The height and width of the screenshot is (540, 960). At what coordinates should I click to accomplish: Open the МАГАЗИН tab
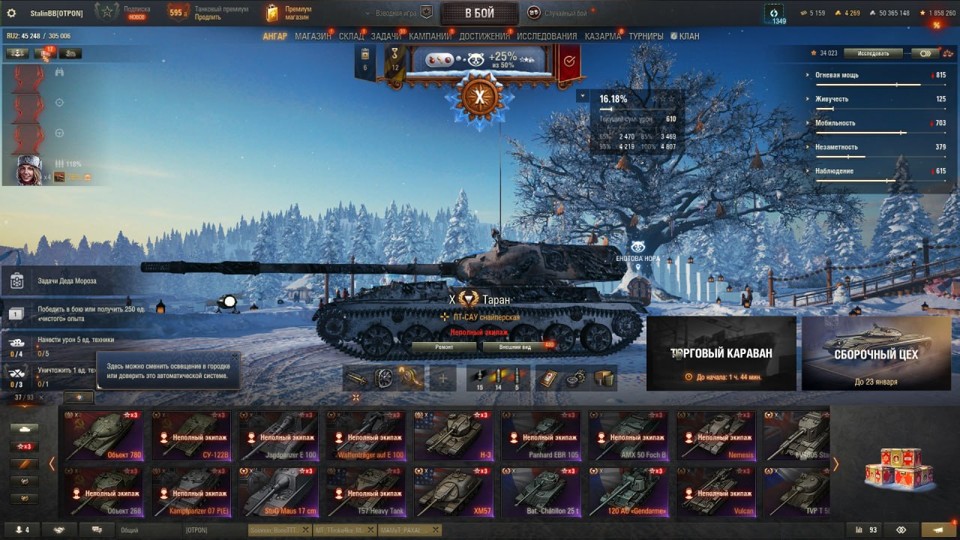pyautogui.click(x=313, y=36)
